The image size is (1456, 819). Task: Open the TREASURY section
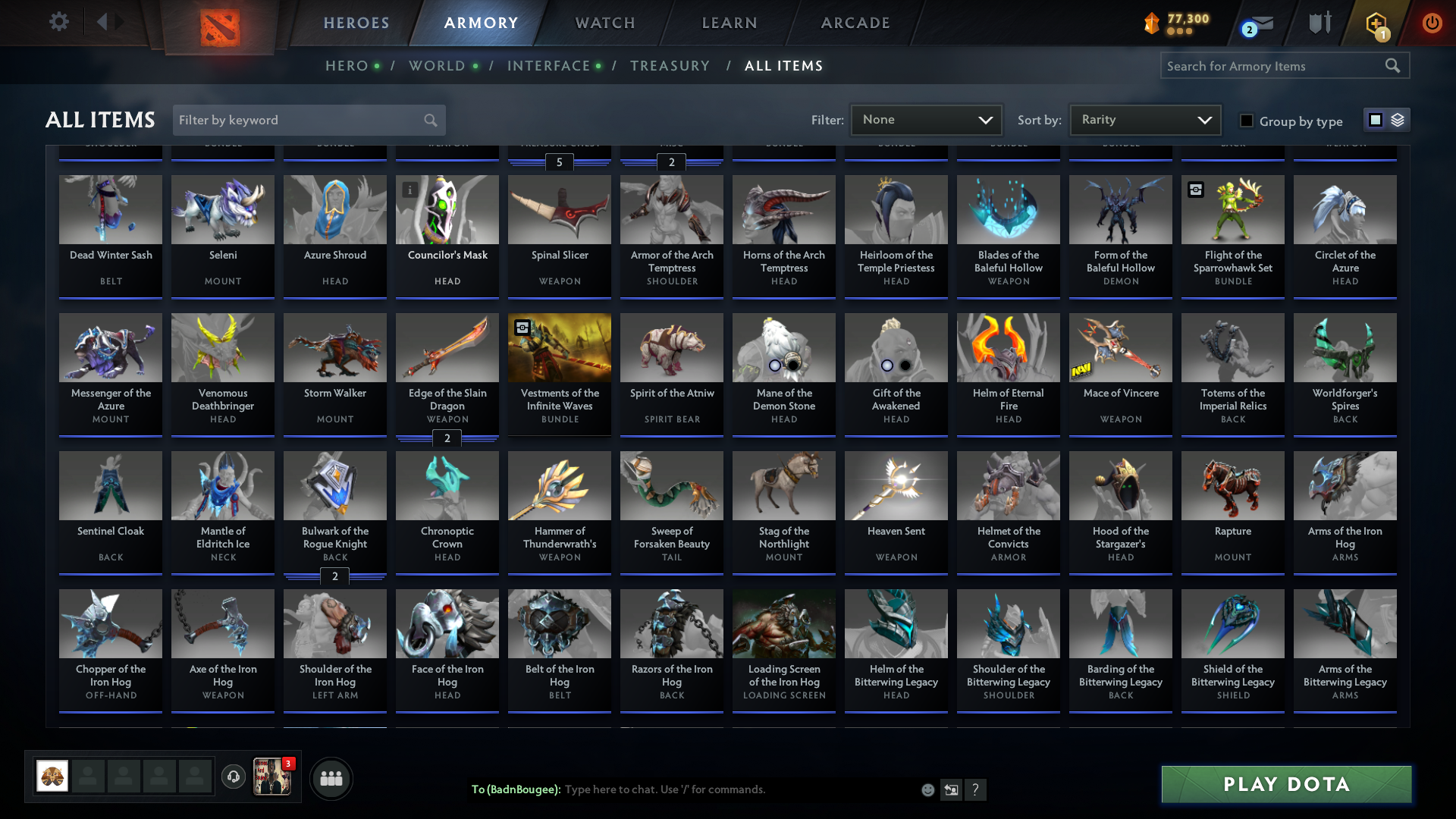(x=670, y=66)
